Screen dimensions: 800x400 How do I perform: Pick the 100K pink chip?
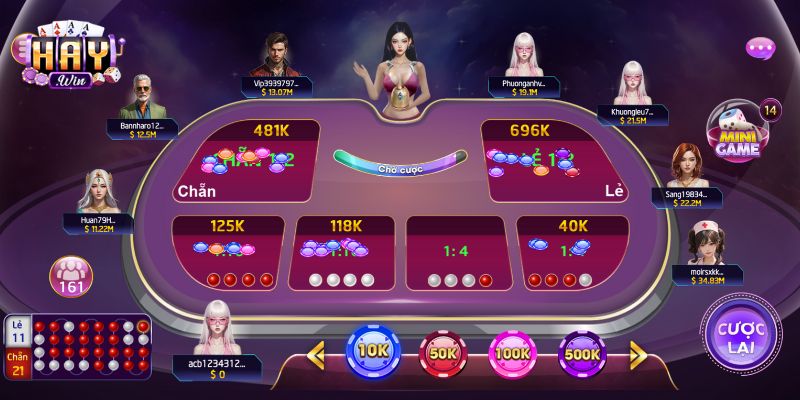pos(512,353)
